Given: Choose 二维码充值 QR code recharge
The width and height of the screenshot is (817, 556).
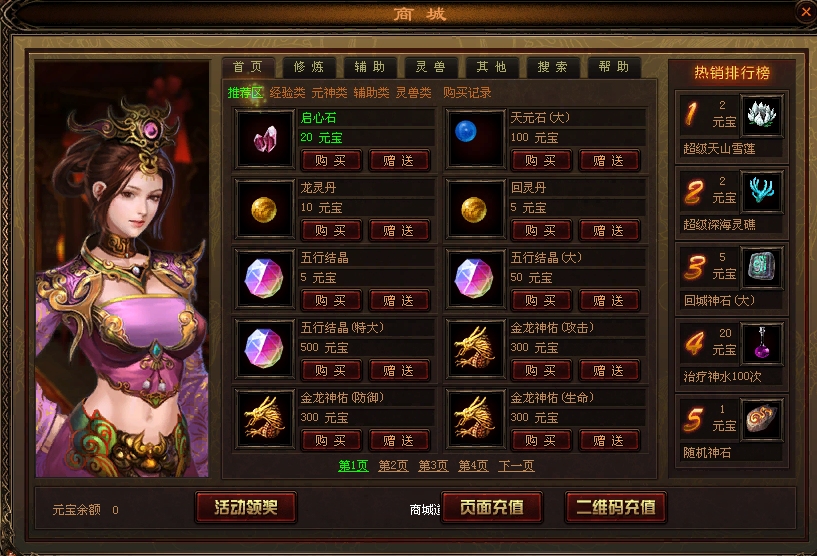Looking at the screenshot, I should pos(615,507).
